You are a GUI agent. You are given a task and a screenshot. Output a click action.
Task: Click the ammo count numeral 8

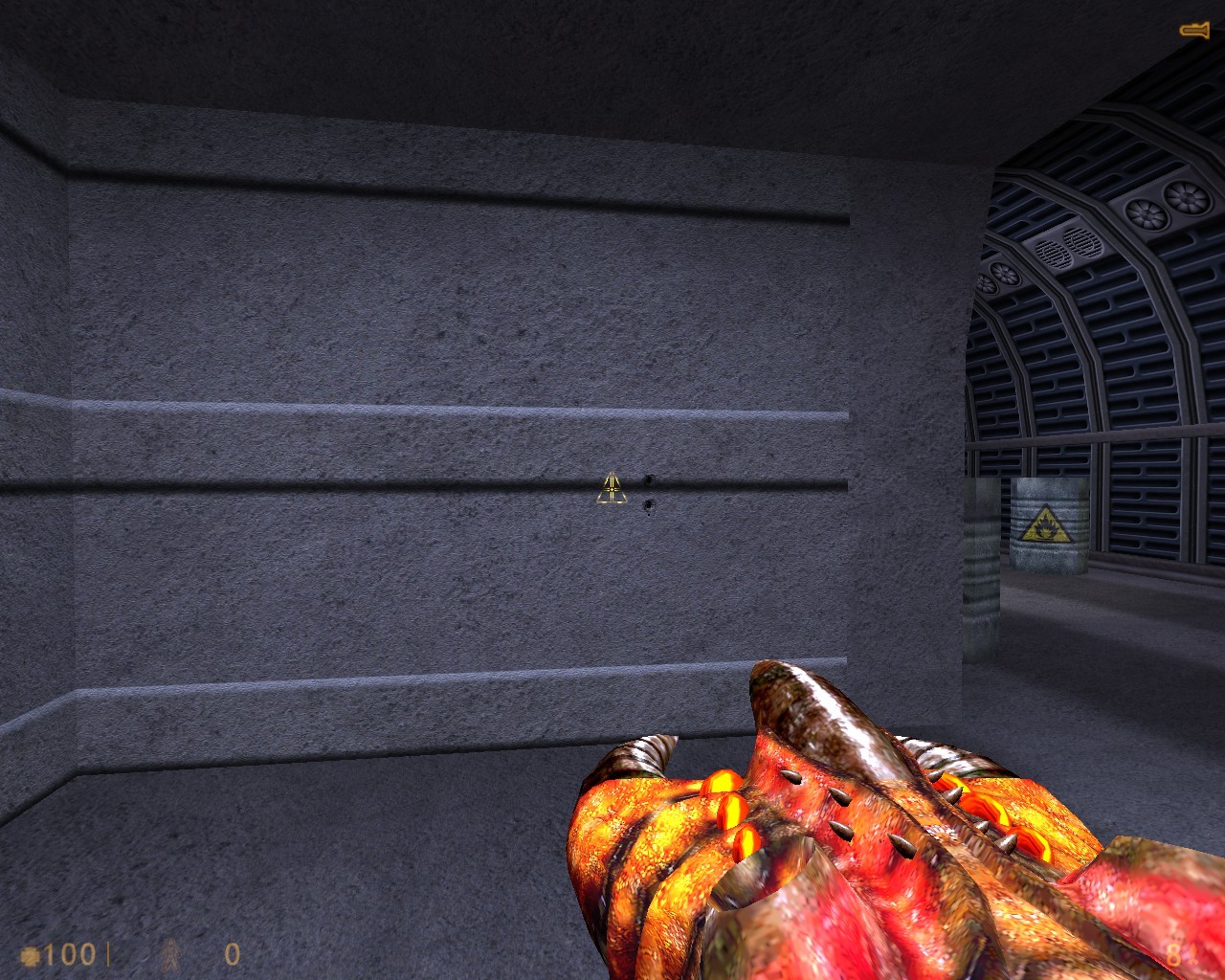tap(1173, 954)
